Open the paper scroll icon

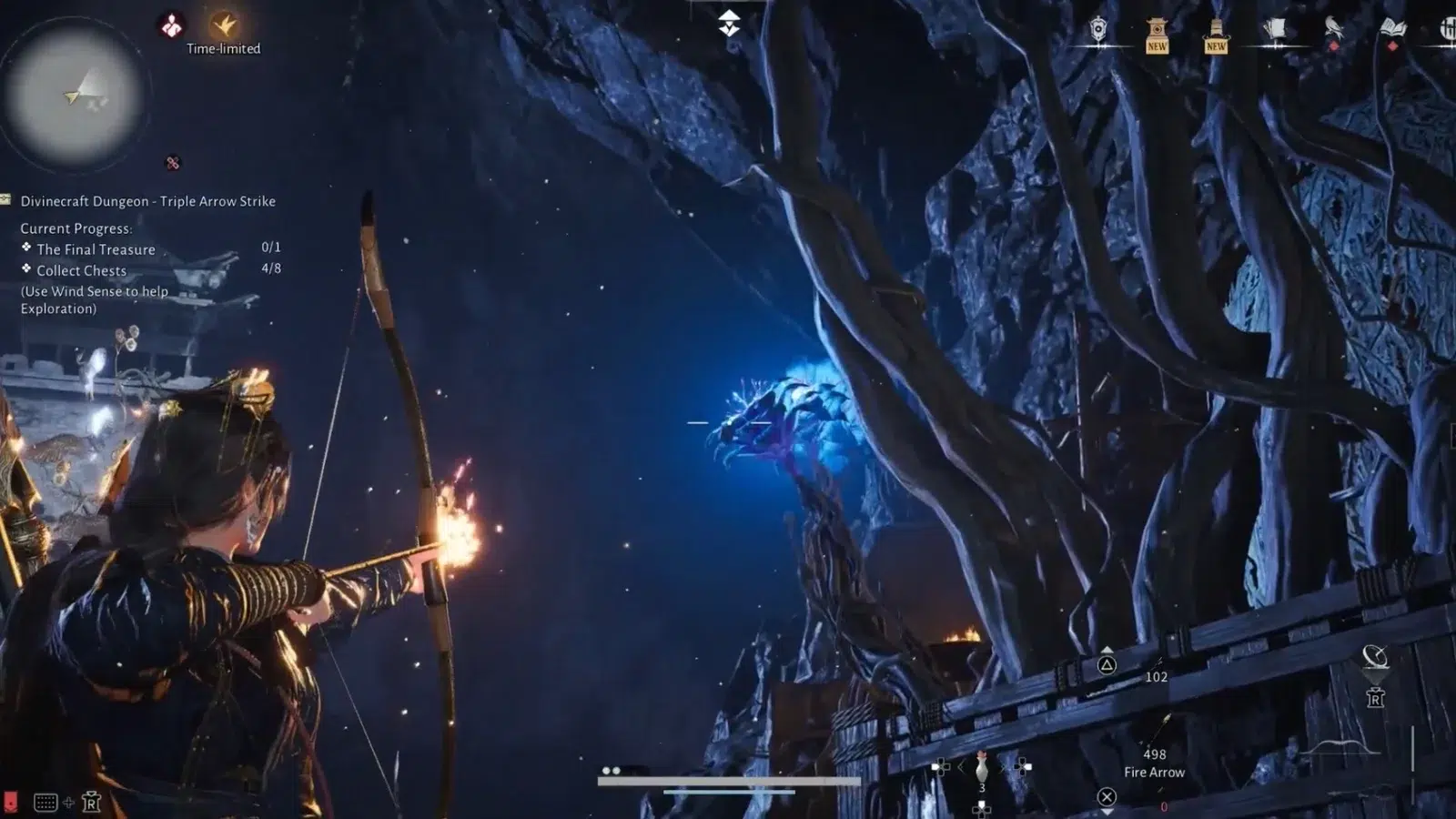click(x=1275, y=31)
